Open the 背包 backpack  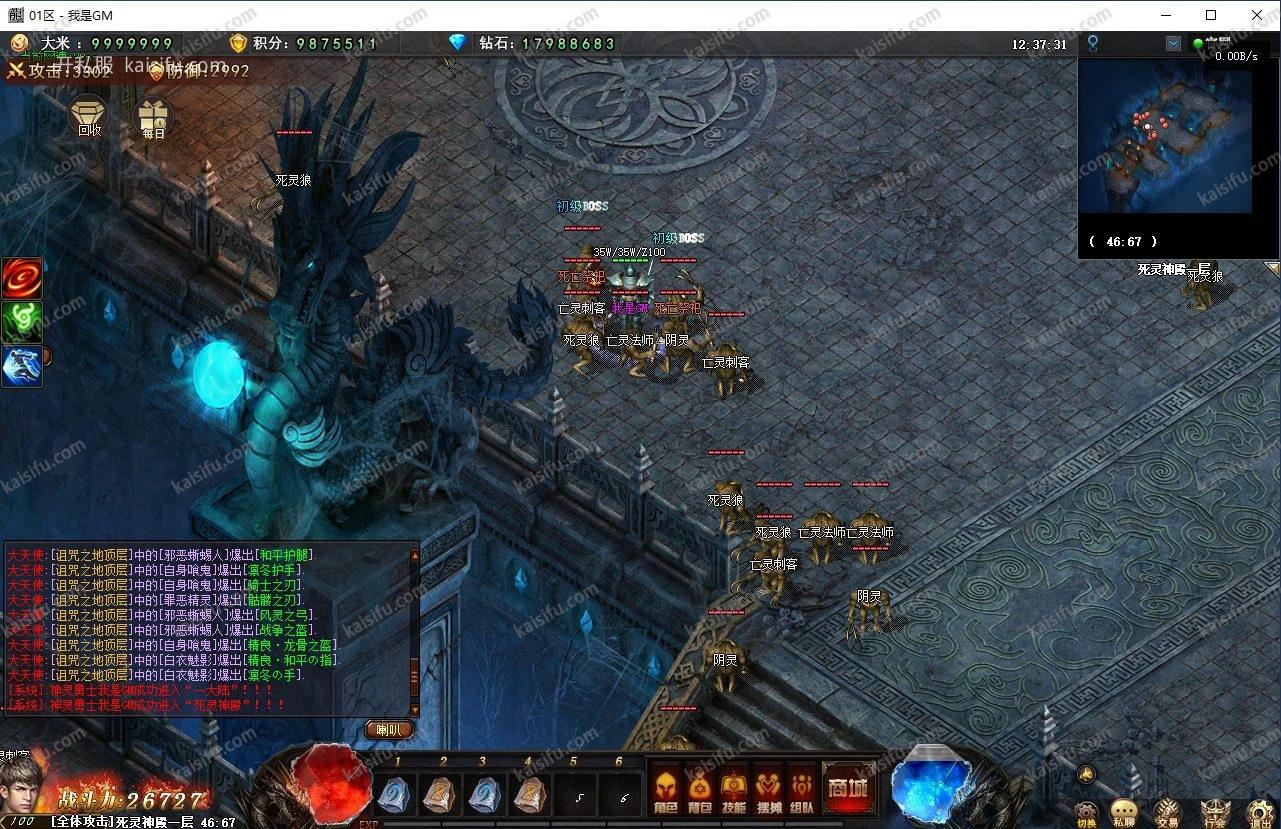pyautogui.click(x=700, y=788)
